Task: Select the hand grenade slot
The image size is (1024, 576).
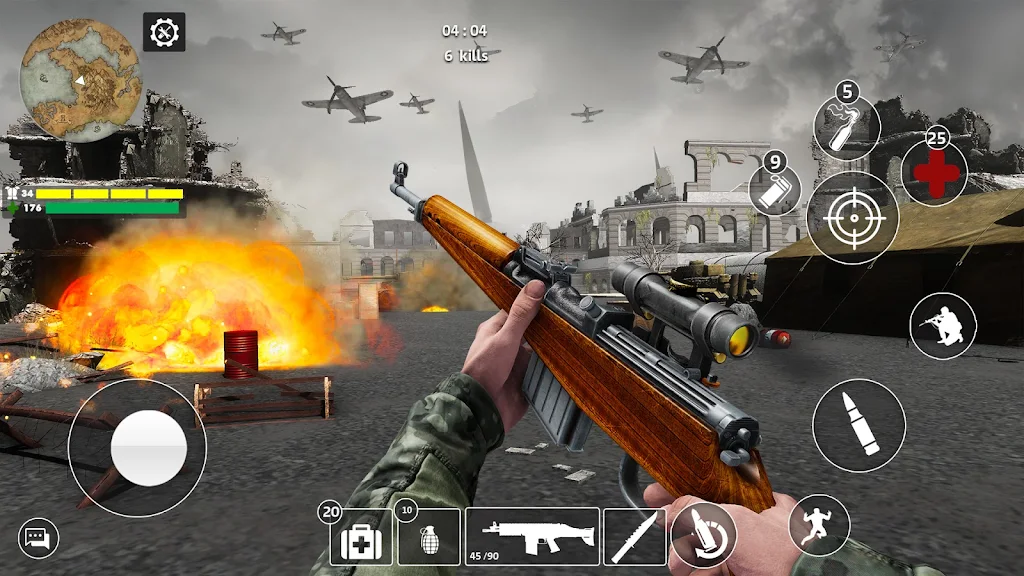Action: [429, 538]
